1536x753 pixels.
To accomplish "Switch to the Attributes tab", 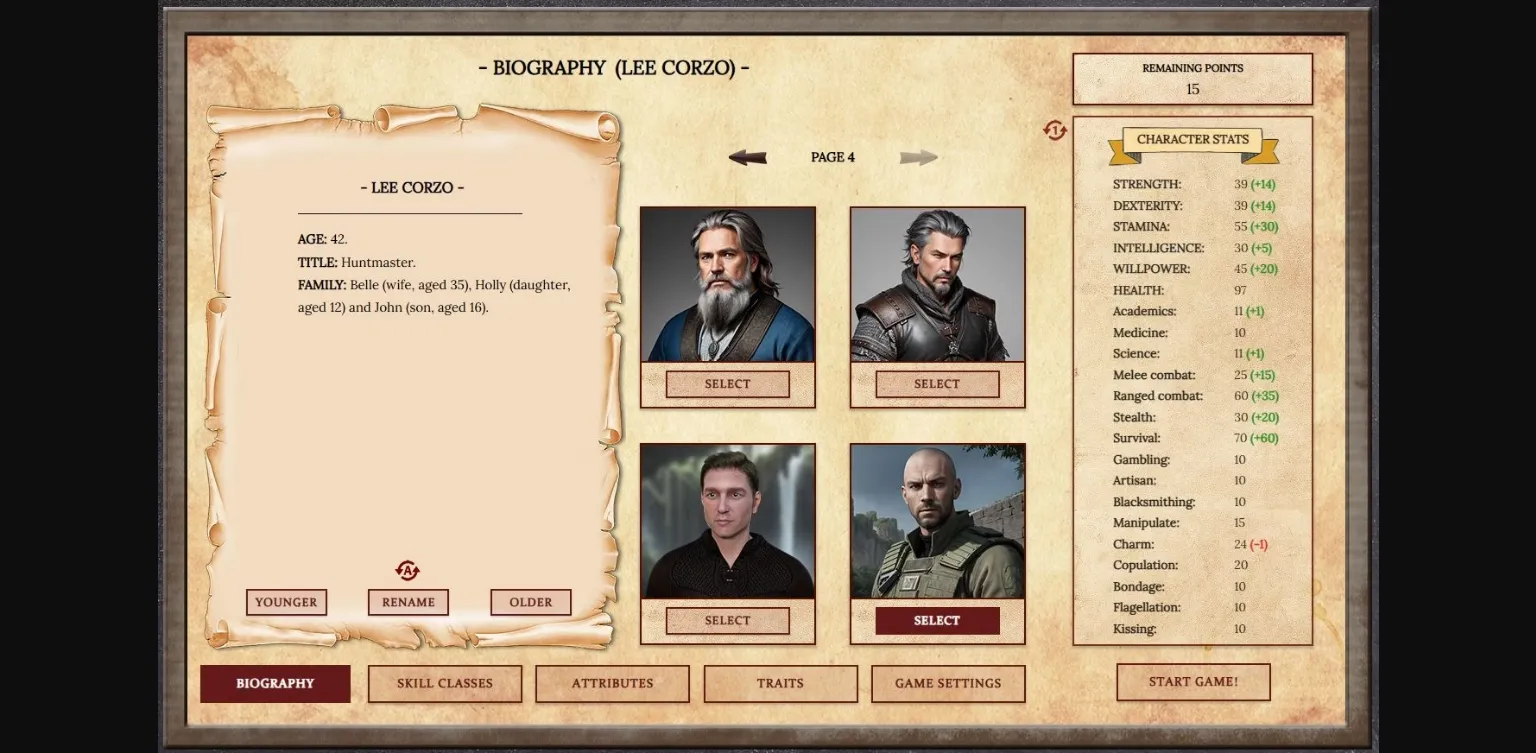I will (612, 683).
